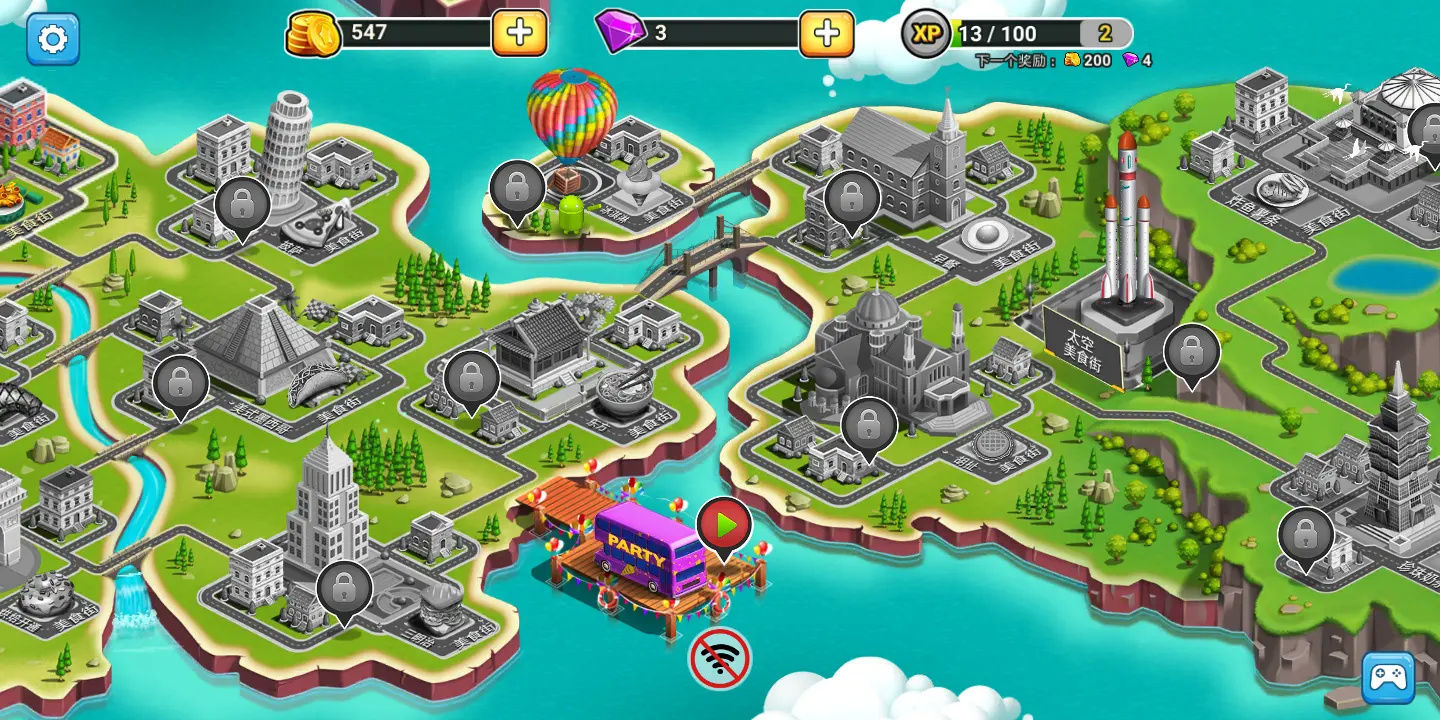This screenshot has height=720, width=1440.
Task: Choose the locked marker below the domed mosque
Action: (868, 426)
